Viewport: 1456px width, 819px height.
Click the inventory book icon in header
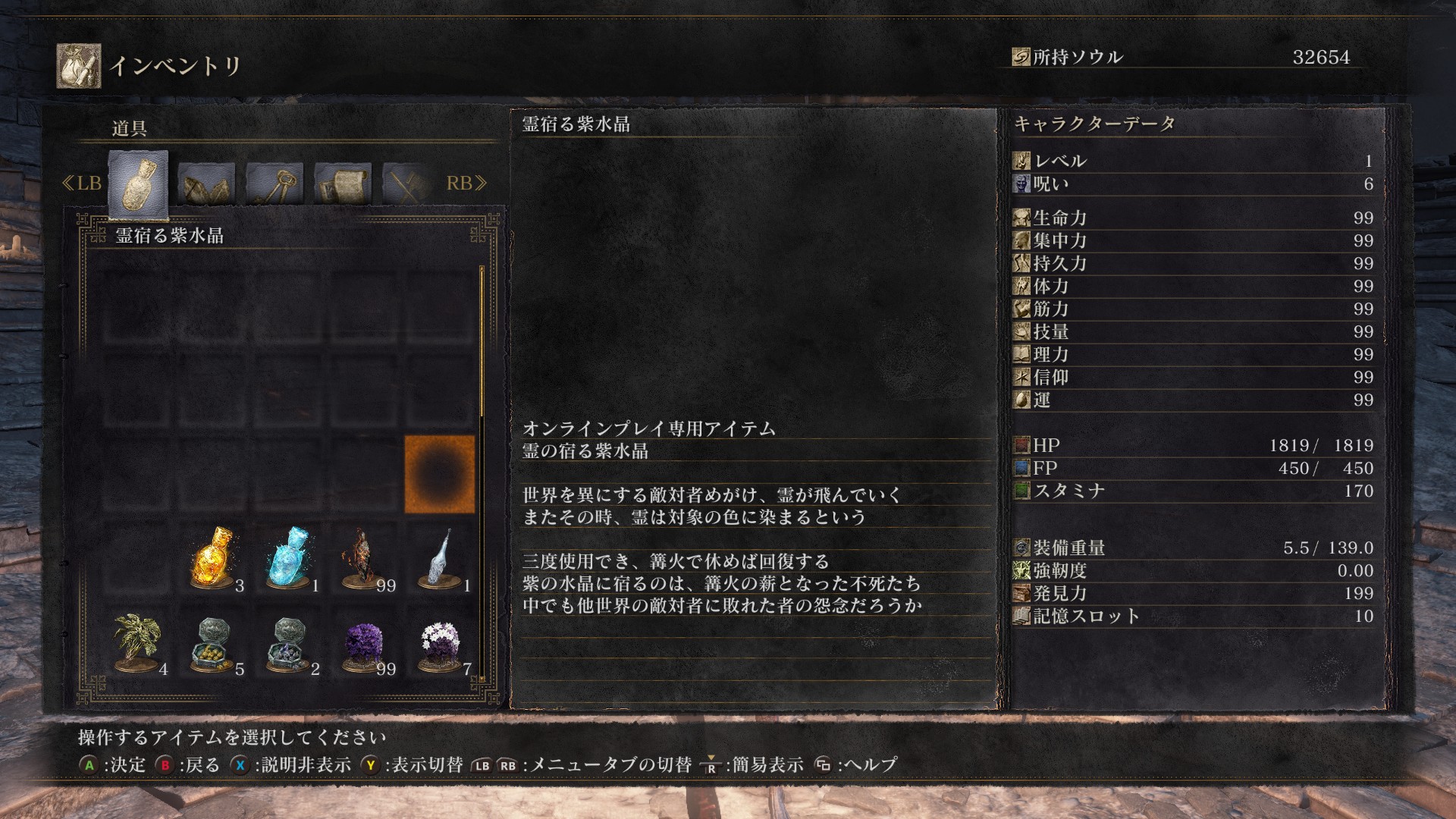tap(79, 67)
